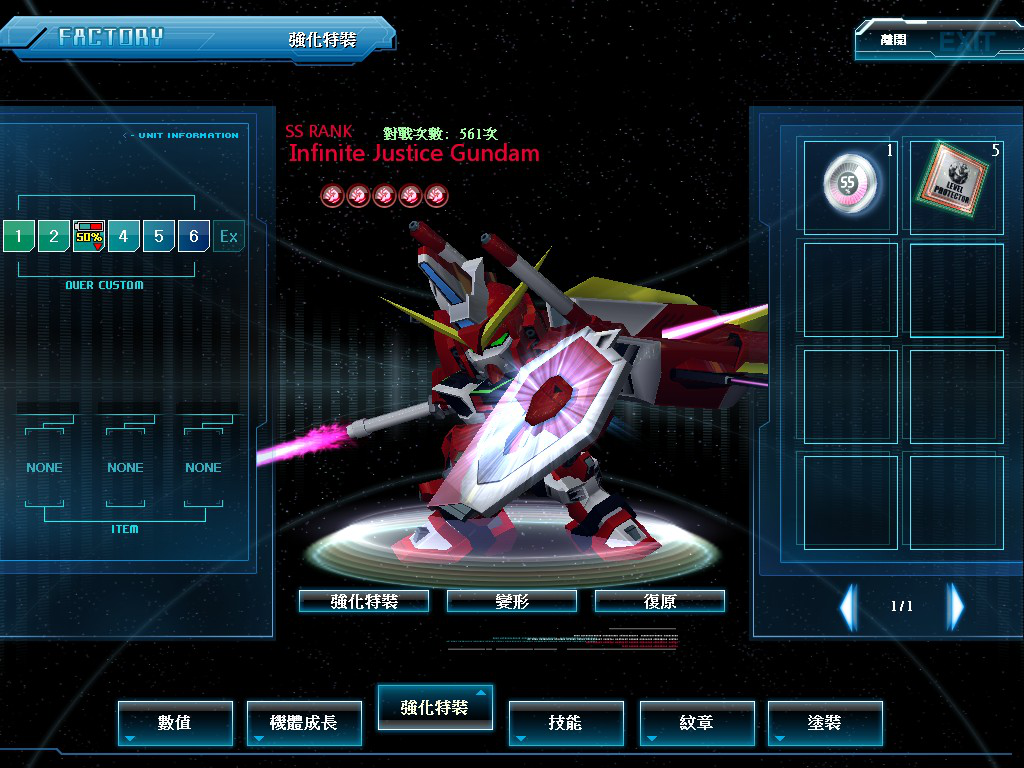The height and width of the screenshot is (768, 1024).
Task: Select over custom slot 6
Action: click(x=194, y=237)
